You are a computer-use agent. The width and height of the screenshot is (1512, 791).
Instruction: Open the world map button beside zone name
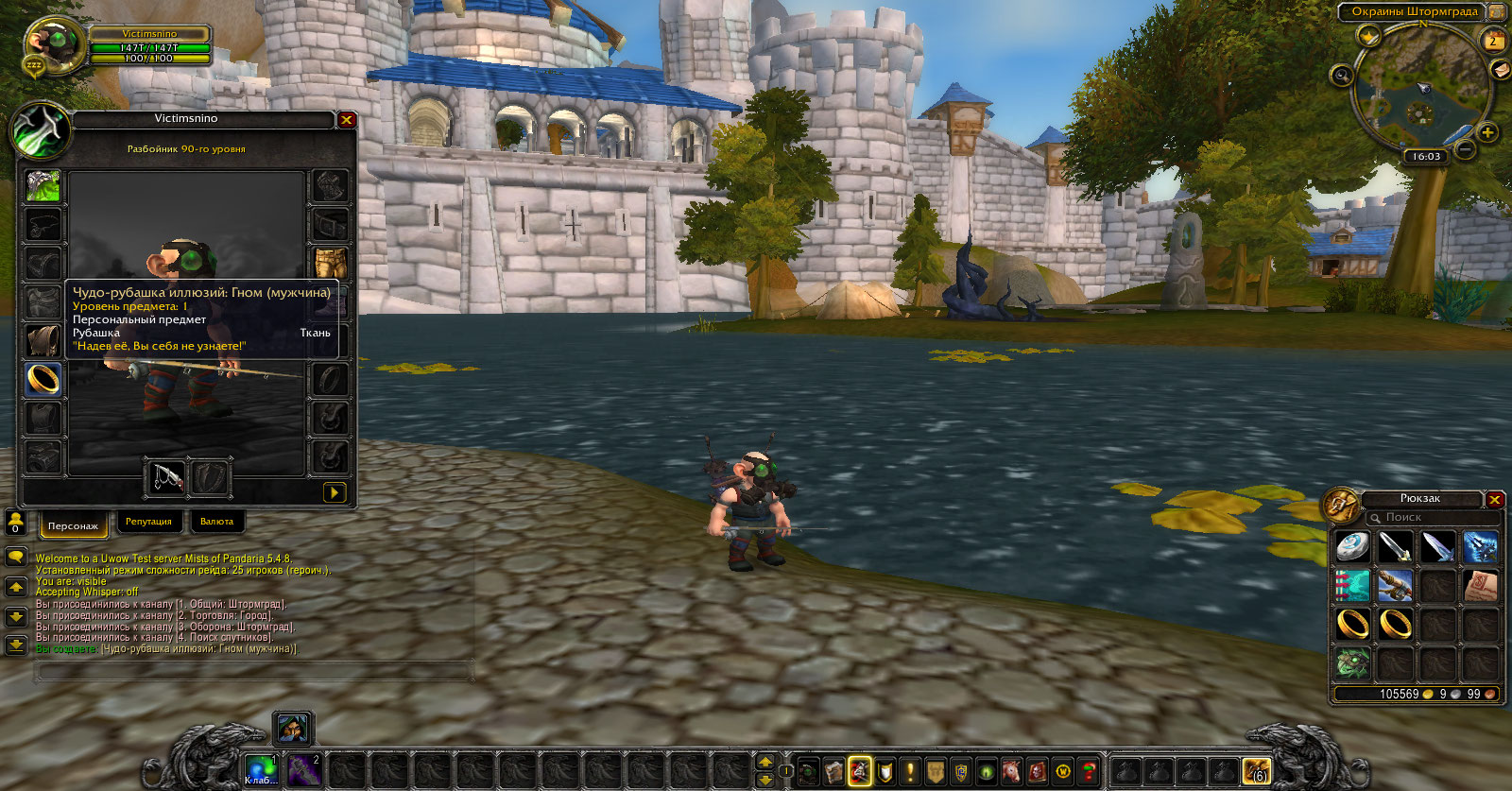[x=1497, y=12]
